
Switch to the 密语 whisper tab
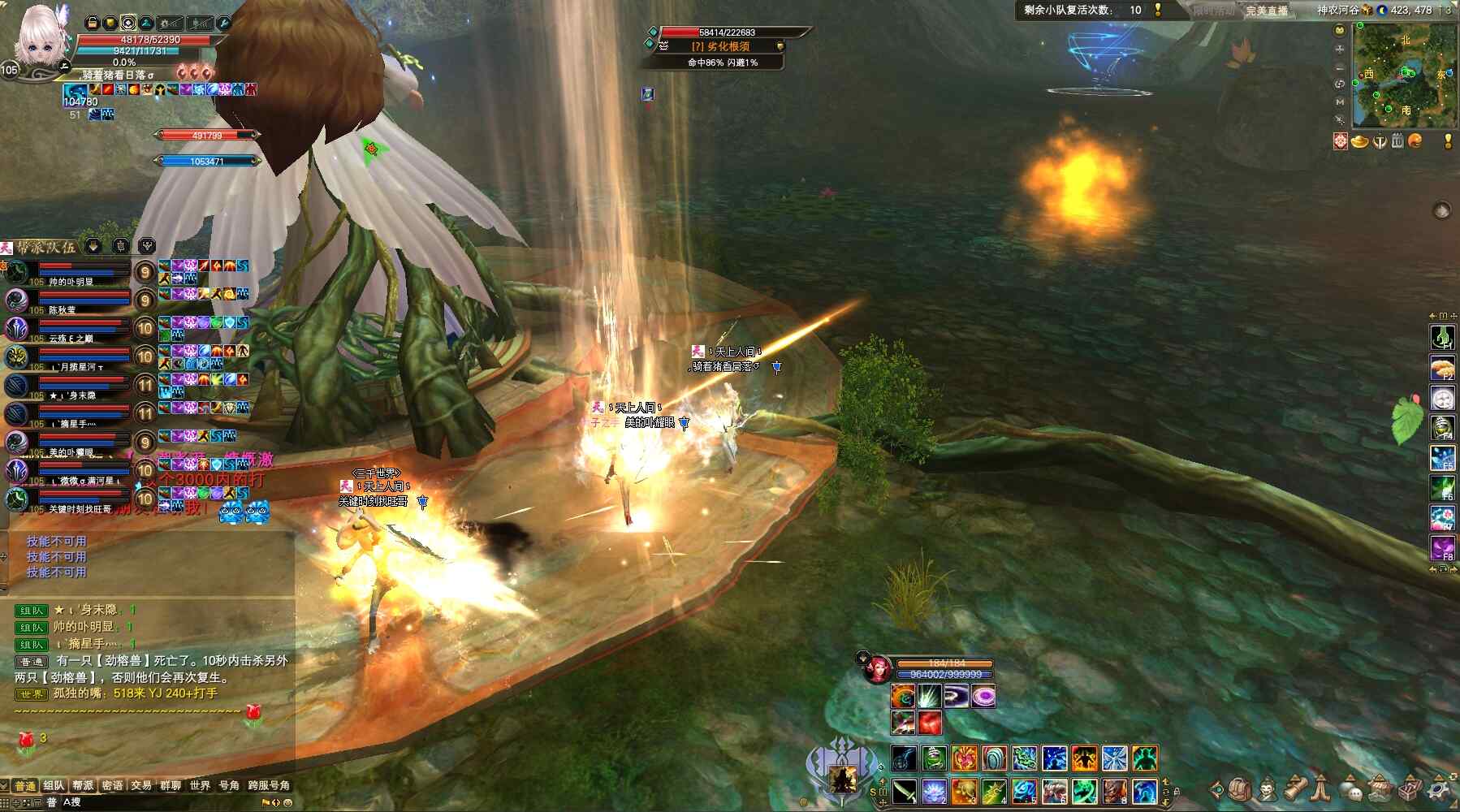(x=112, y=785)
